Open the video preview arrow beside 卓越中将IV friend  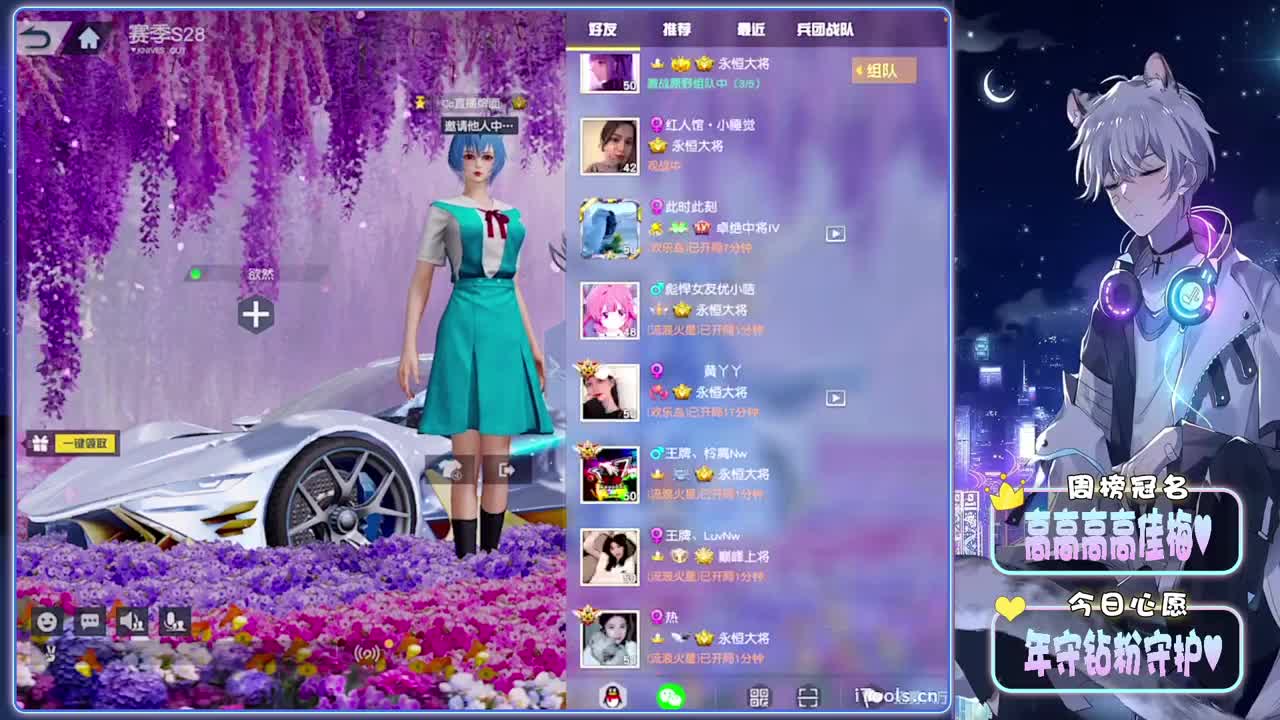(x=838, y=232)
